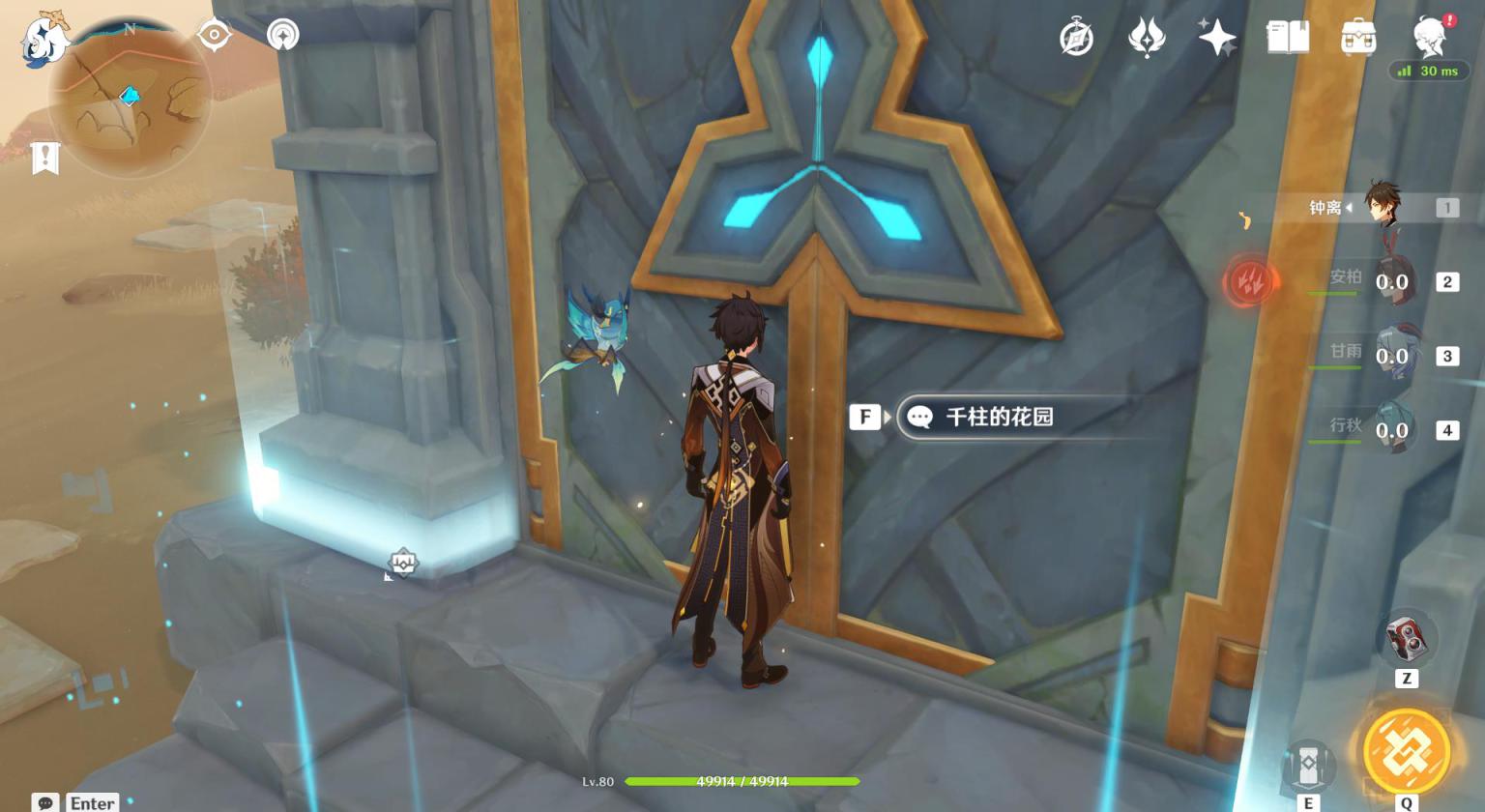Screen dimensions: 1485x812
Task: Open the events flame emblem icon
Action: point(1147,39)
